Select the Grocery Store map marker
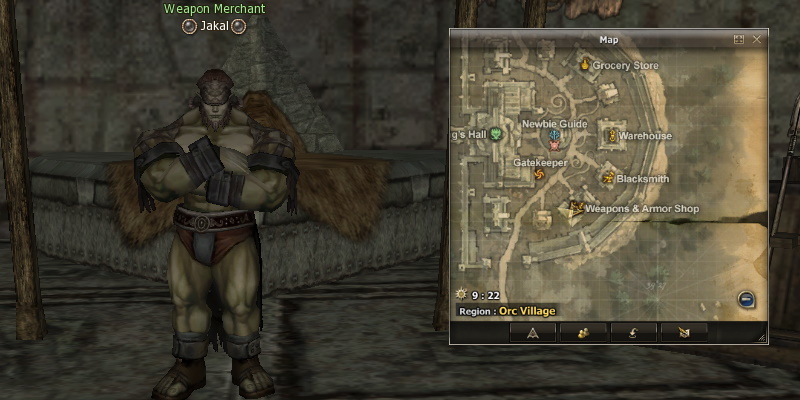The image size is (800, 400). tap(585, 65)
